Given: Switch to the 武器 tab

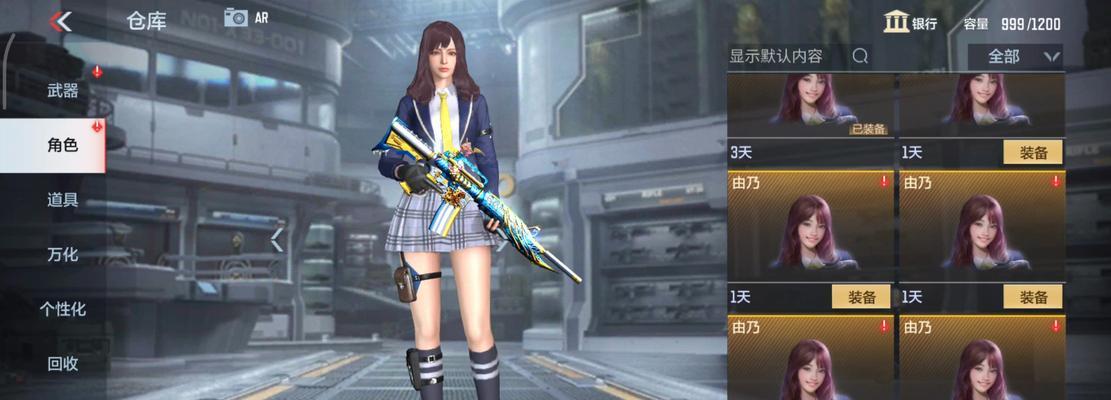Looking at the screenshot, I should tap(62, 90).
